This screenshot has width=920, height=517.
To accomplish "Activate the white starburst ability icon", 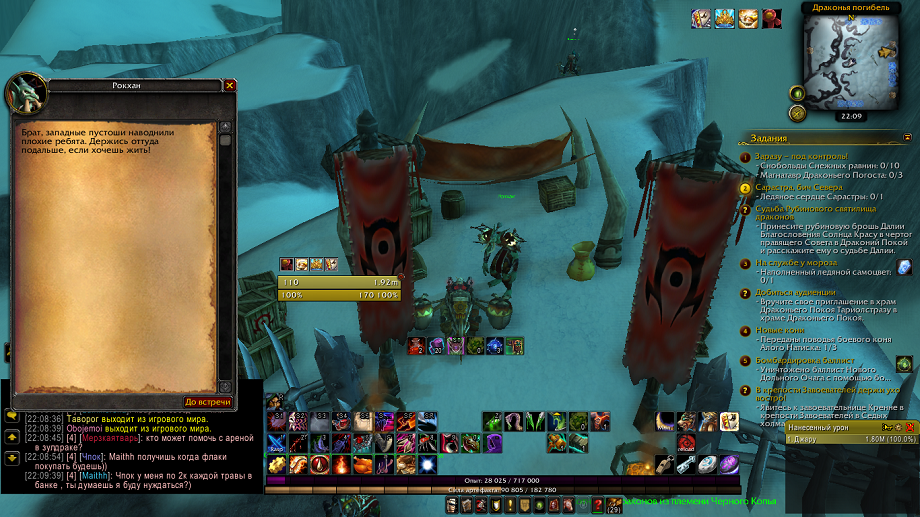I will pos(428,464).
